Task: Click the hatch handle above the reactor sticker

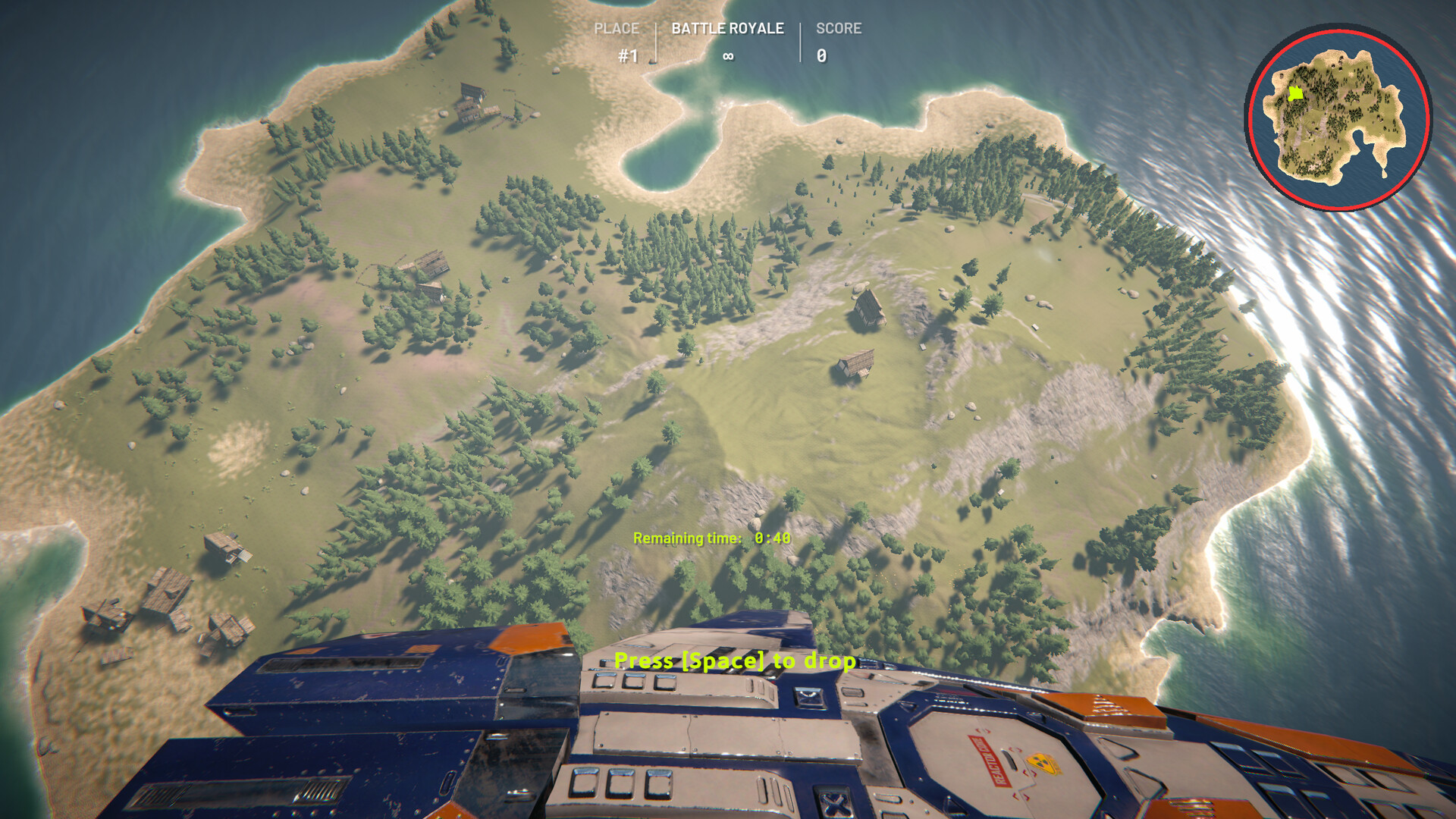Action: tap(1010, 761)
